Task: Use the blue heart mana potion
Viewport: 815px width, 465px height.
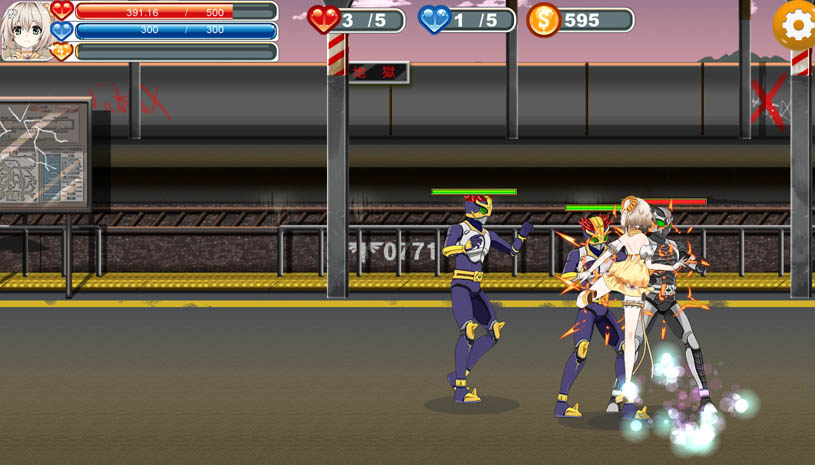Action: point(434,19)
